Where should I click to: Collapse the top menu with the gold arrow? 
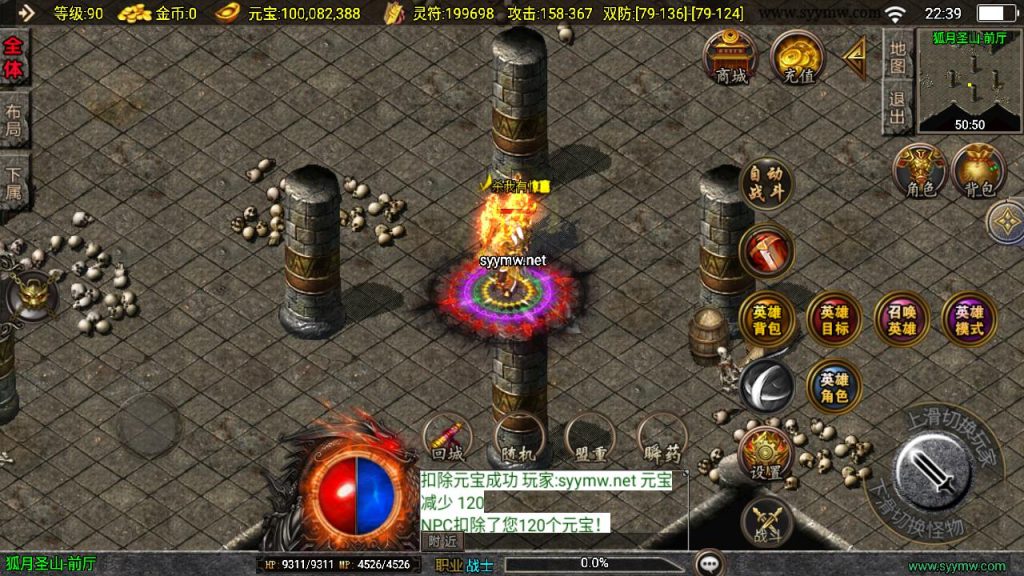855,59
